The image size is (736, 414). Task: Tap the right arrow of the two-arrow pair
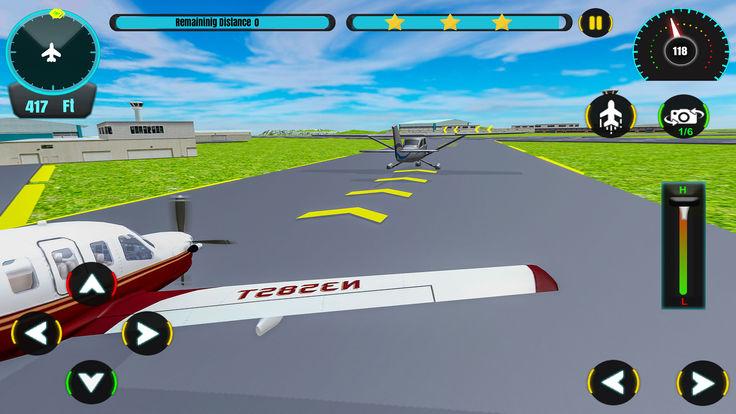(702, 383)
